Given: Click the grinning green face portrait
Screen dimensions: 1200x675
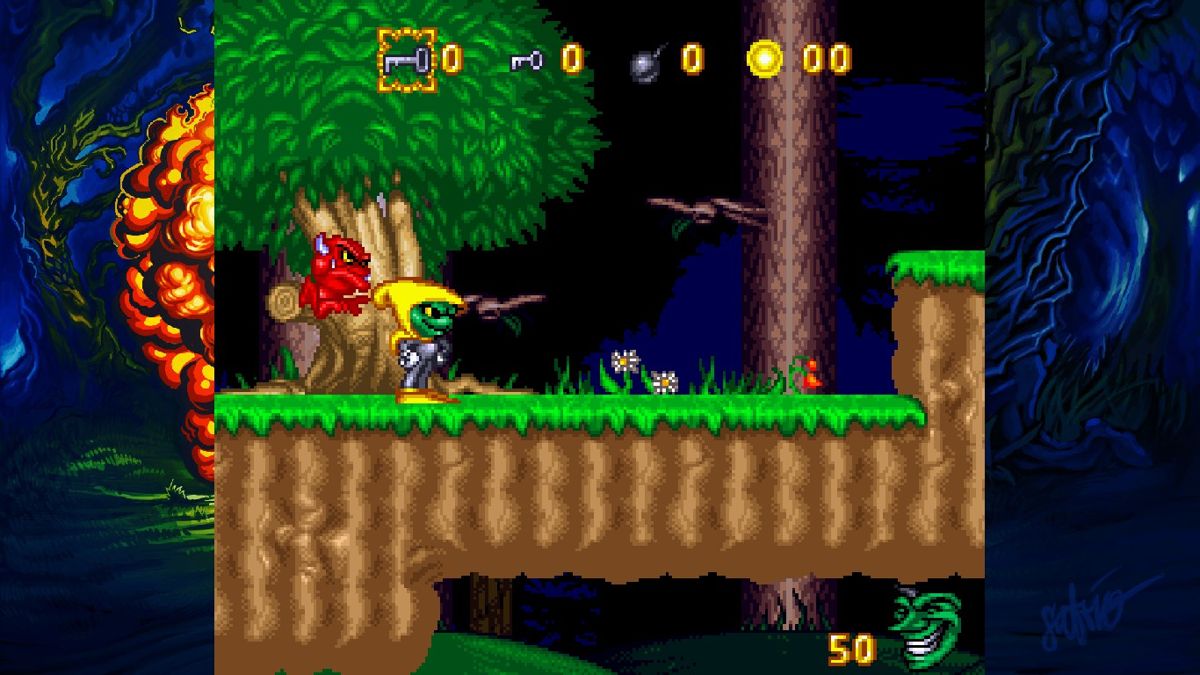Looking at the screenshot, I should 926,630.
